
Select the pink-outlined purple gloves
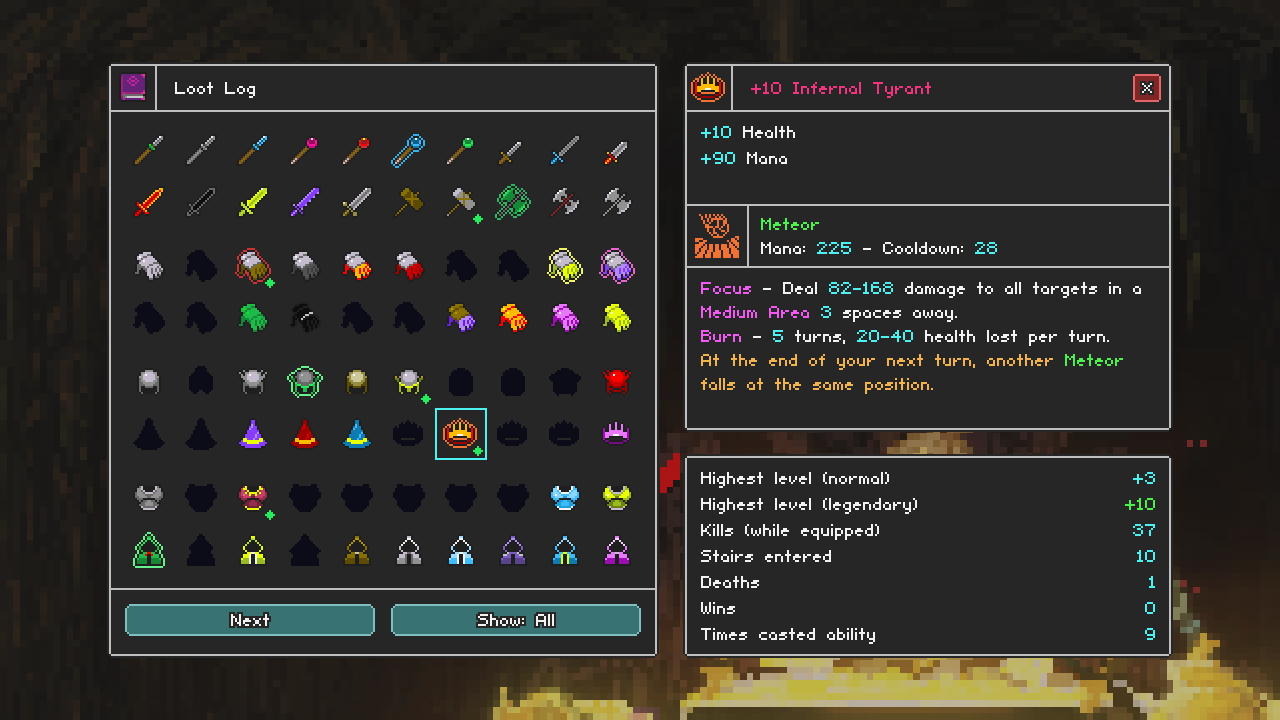click(617, 266)
